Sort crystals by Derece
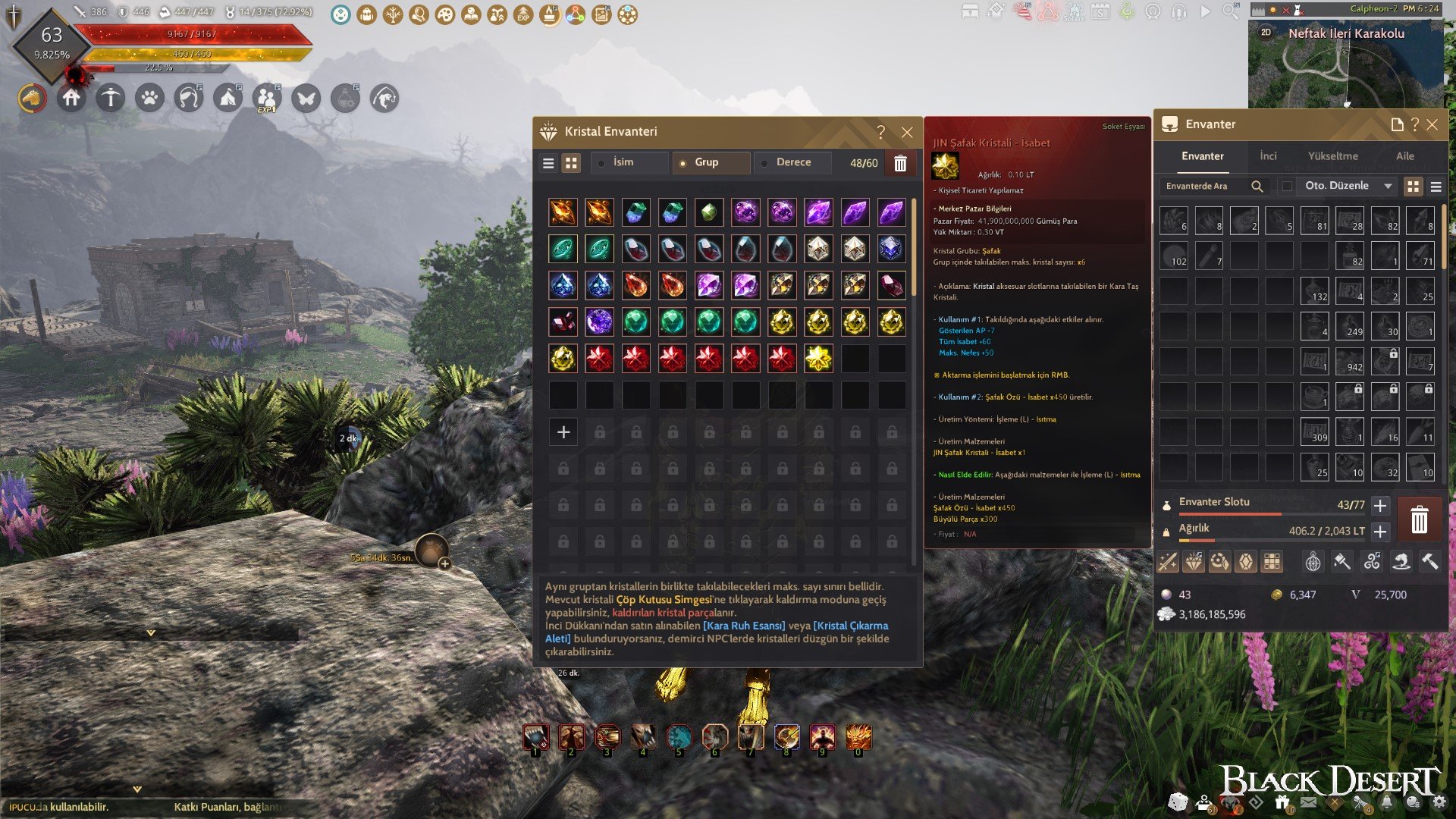Image resolution: width=1456 pixels, height=819 pixels. tap(793, 162)
